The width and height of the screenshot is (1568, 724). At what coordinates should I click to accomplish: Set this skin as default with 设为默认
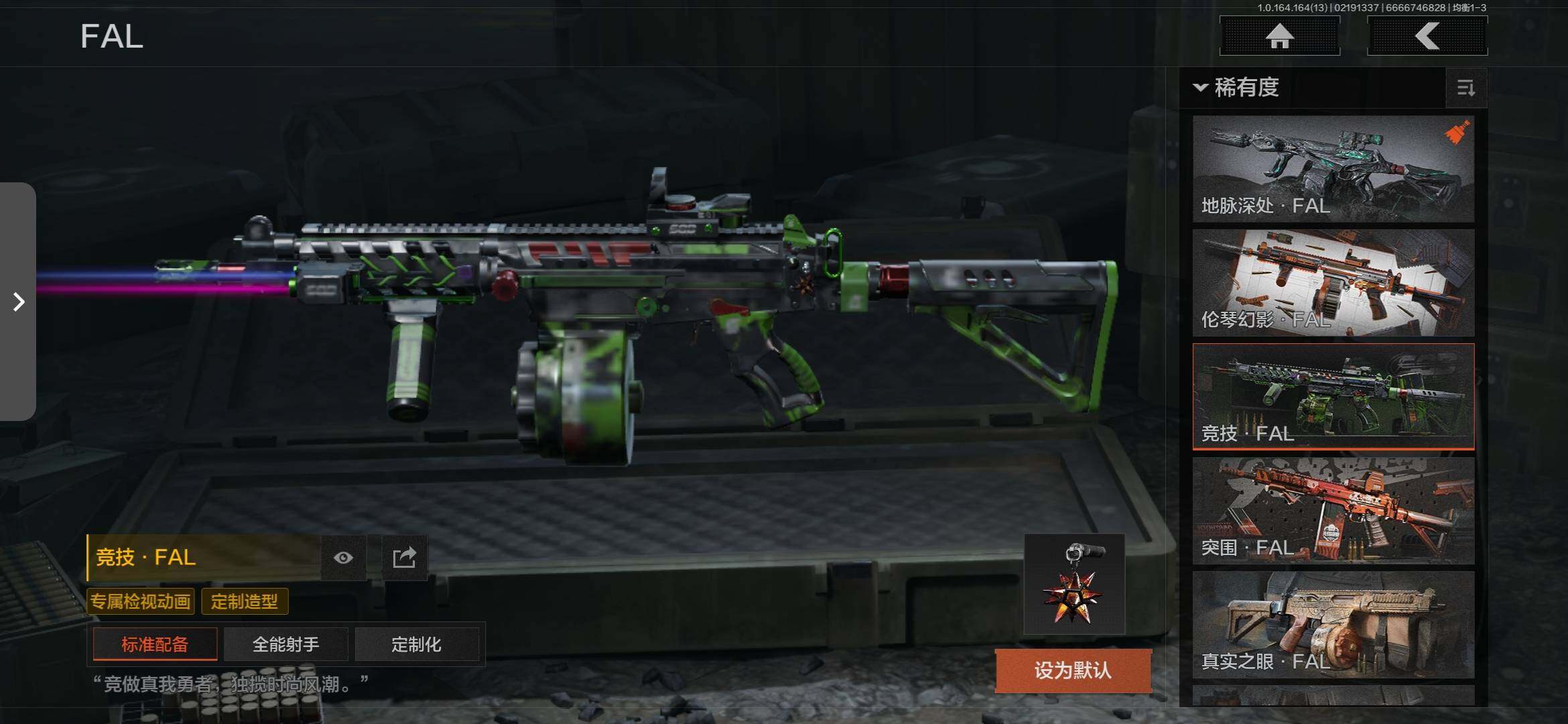[1073, 670]
